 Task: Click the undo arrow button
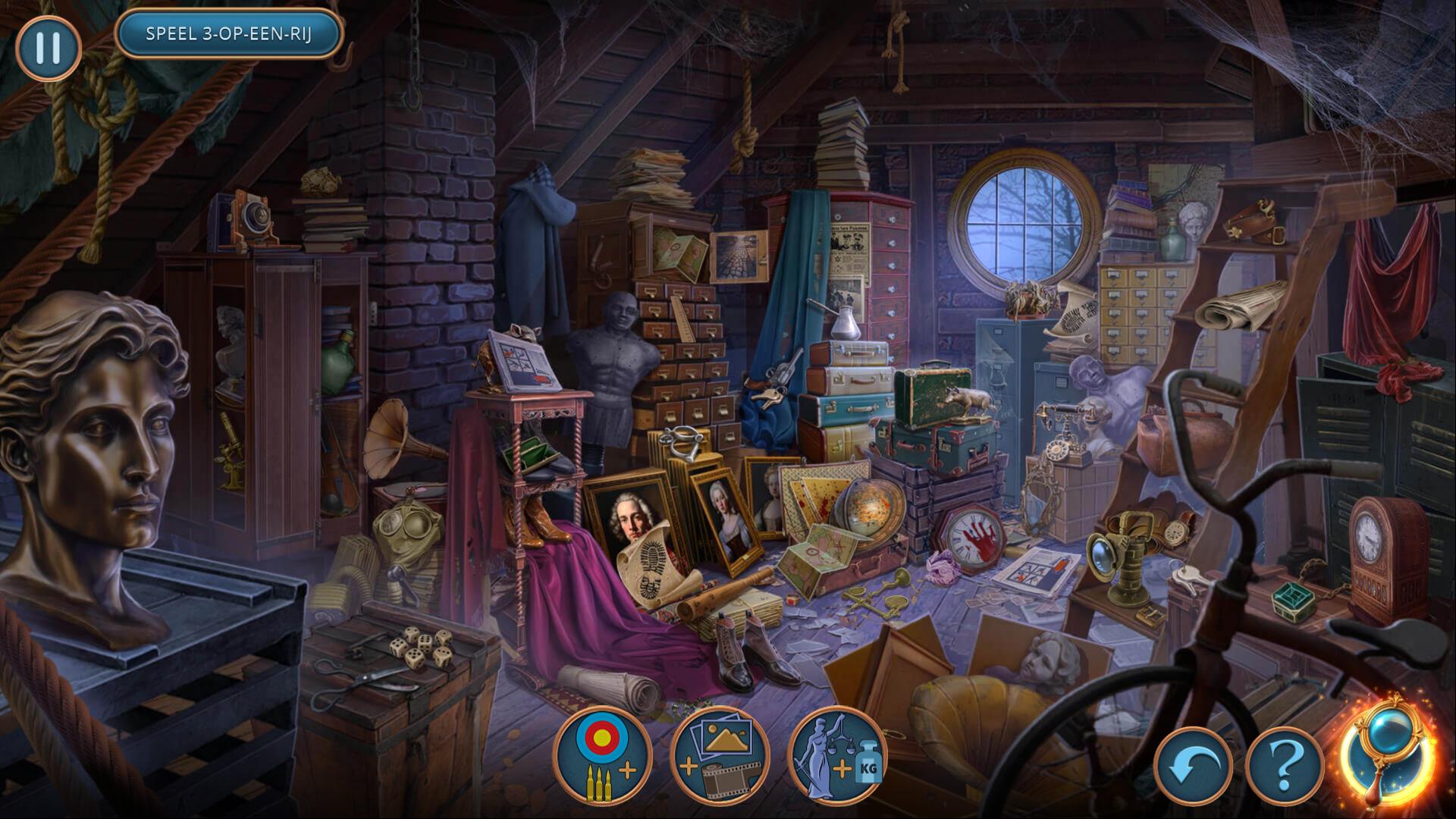click(x=1193, y=767)
